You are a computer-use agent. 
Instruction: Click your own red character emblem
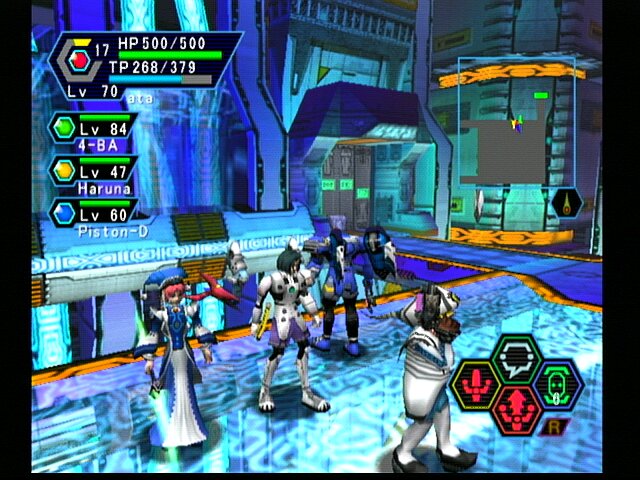tap(81, 59)
